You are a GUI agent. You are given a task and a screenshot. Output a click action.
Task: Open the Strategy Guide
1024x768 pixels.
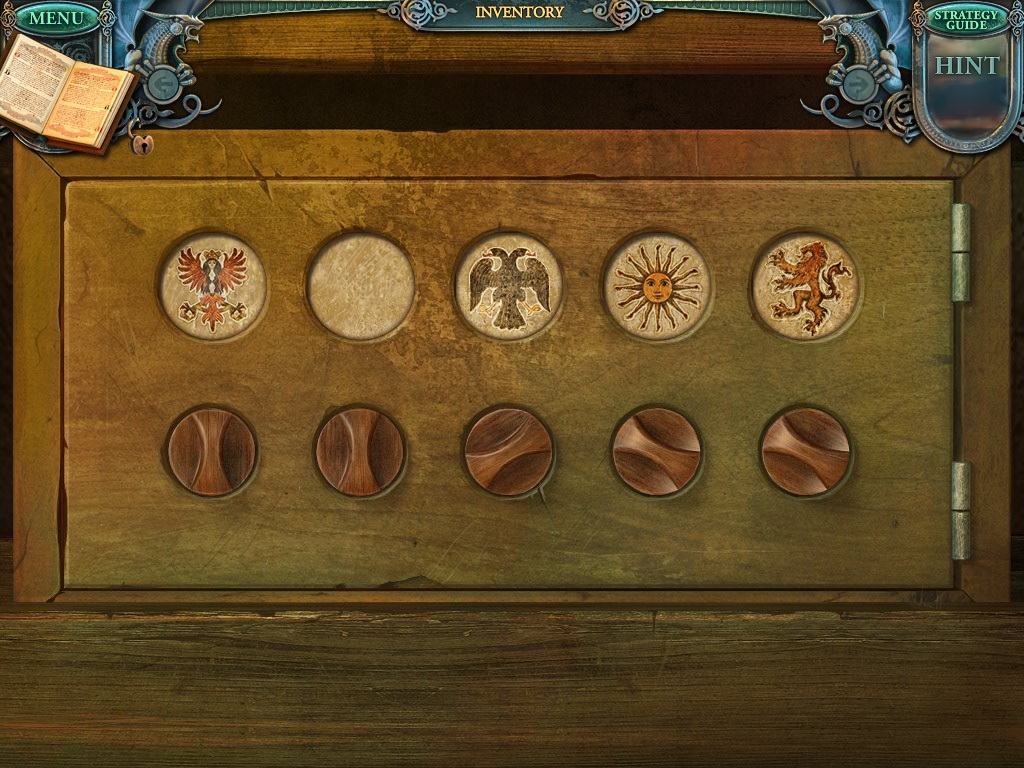coord(966,18)
